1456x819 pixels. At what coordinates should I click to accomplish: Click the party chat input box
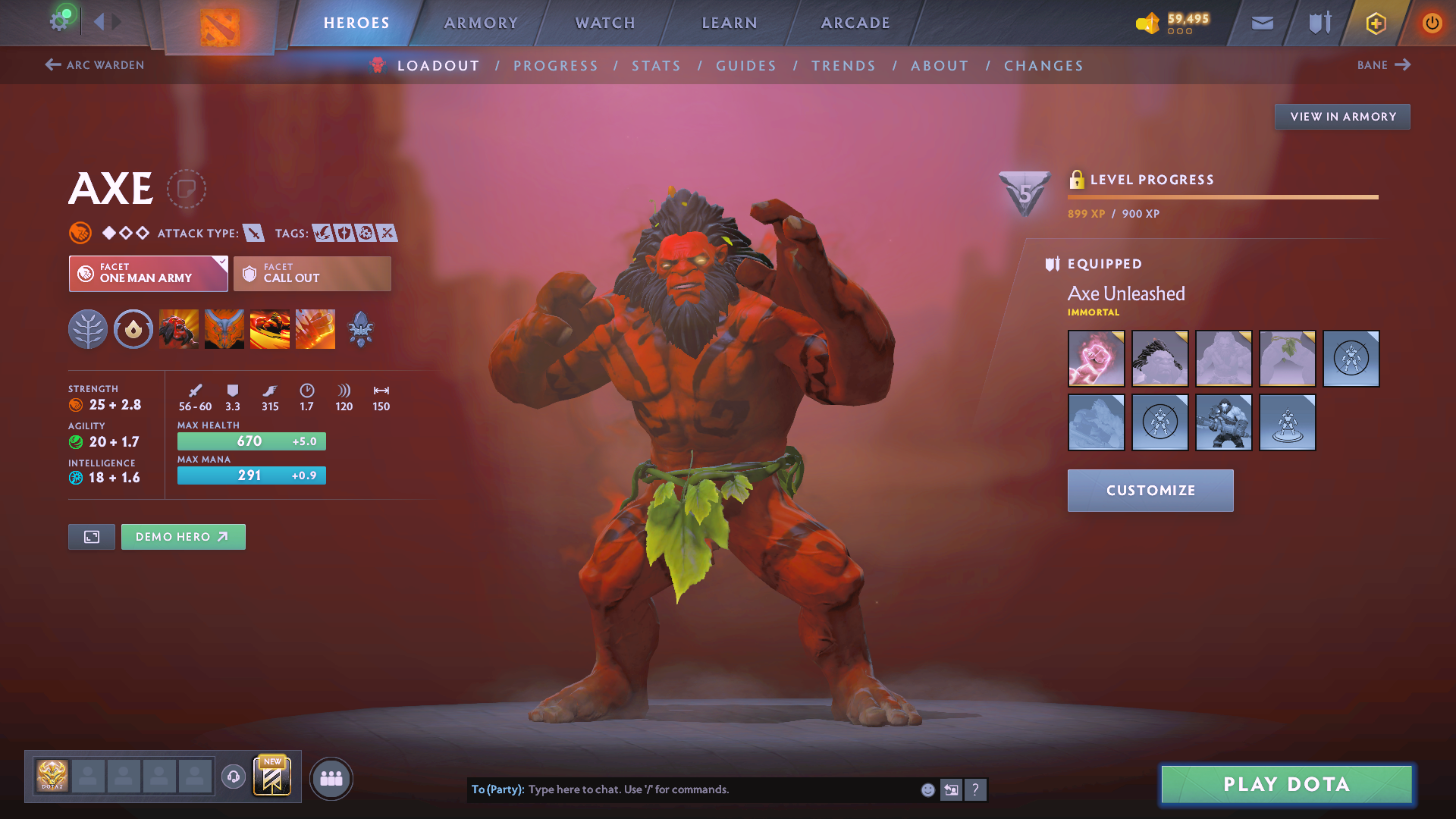click(720, 789)
